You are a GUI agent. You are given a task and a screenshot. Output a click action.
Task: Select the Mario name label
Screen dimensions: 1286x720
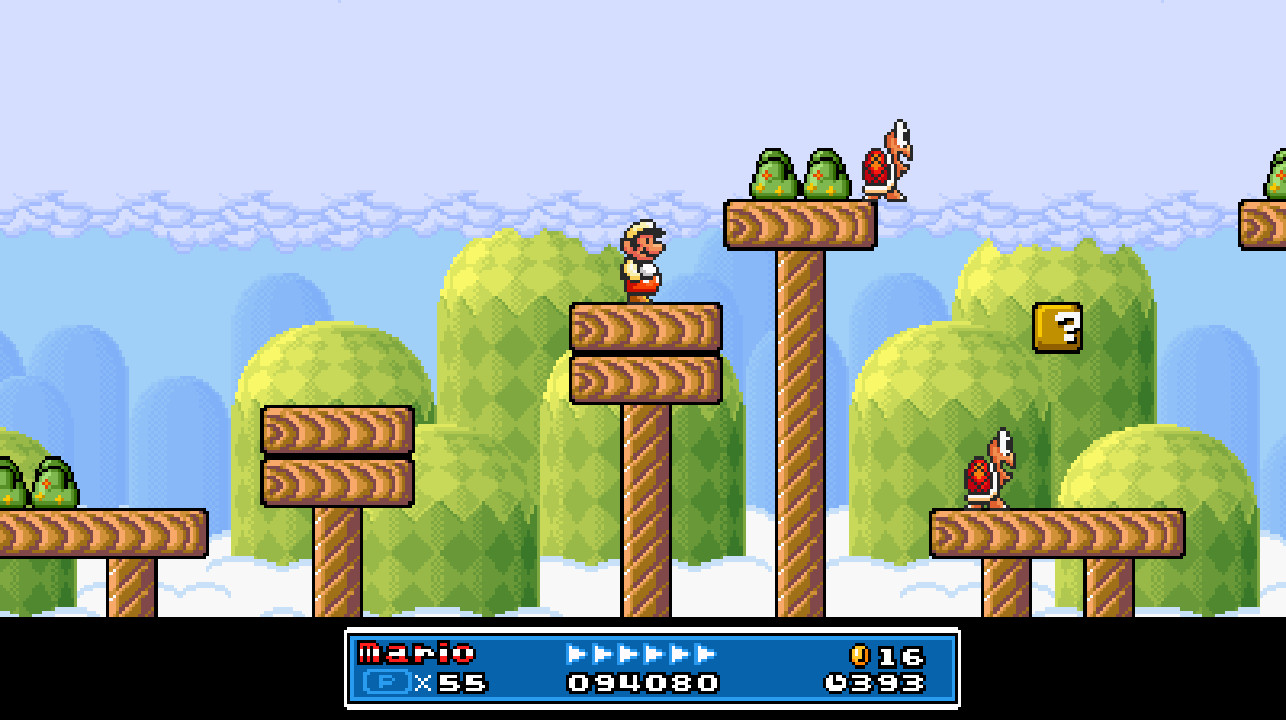pos(415,652)
